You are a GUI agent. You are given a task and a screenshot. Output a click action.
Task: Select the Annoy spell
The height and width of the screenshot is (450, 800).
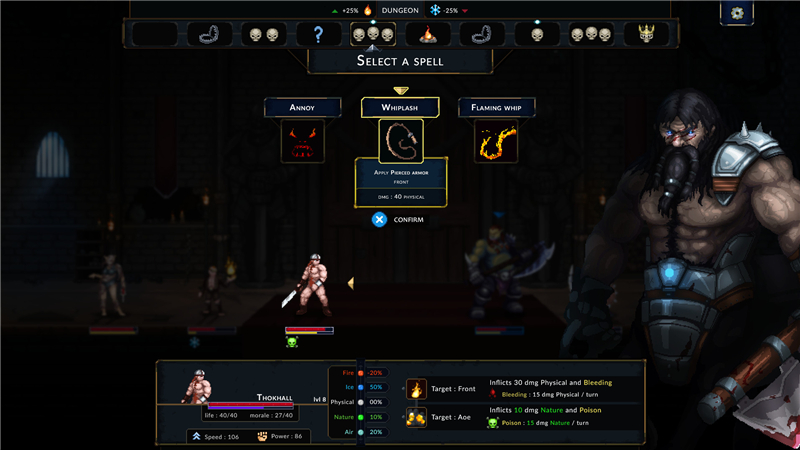[302, 141]
